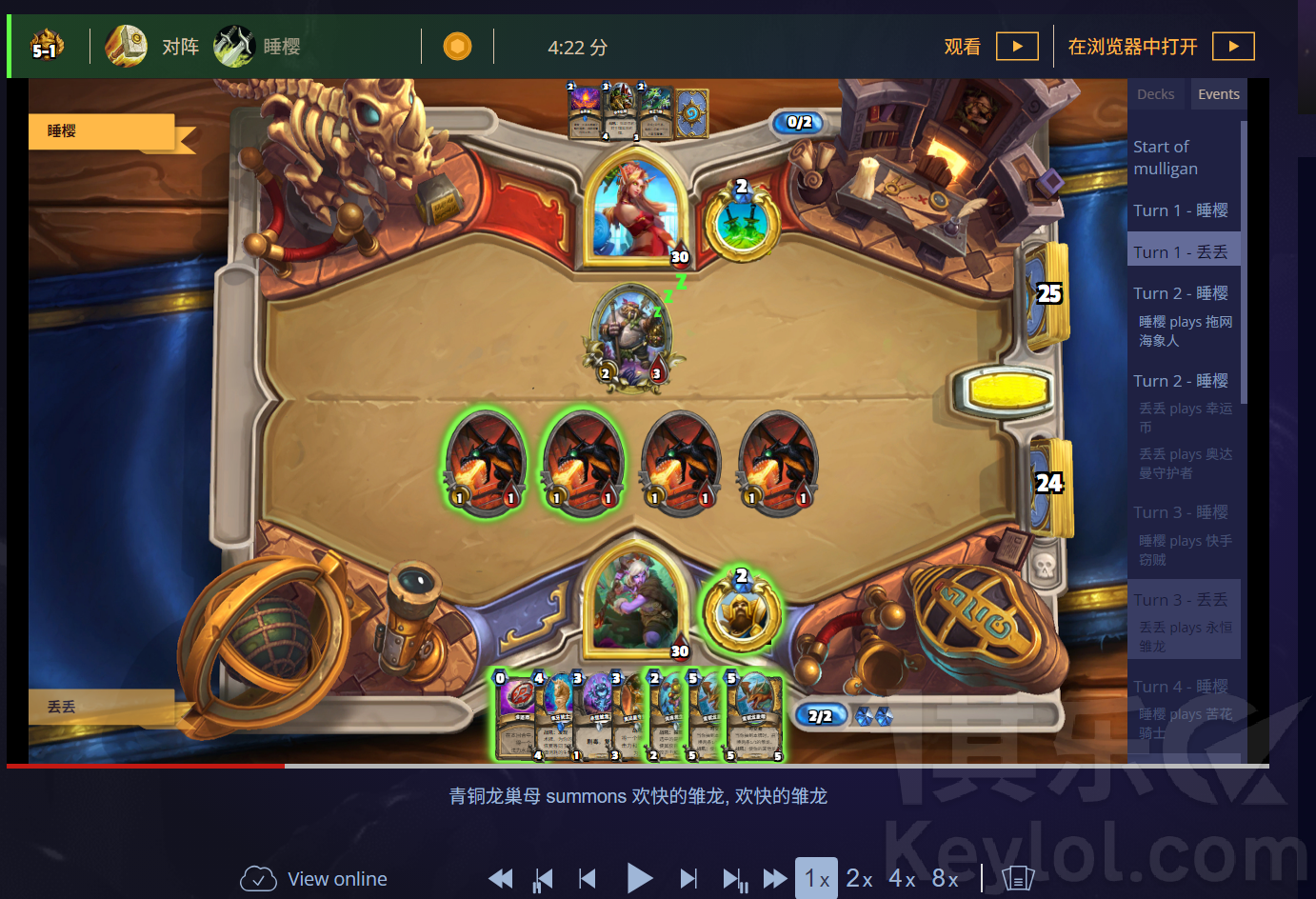Toggle the cards icon beside speed controls
The height and width of the screenshot is (899, 1316).
[1017, 878]
